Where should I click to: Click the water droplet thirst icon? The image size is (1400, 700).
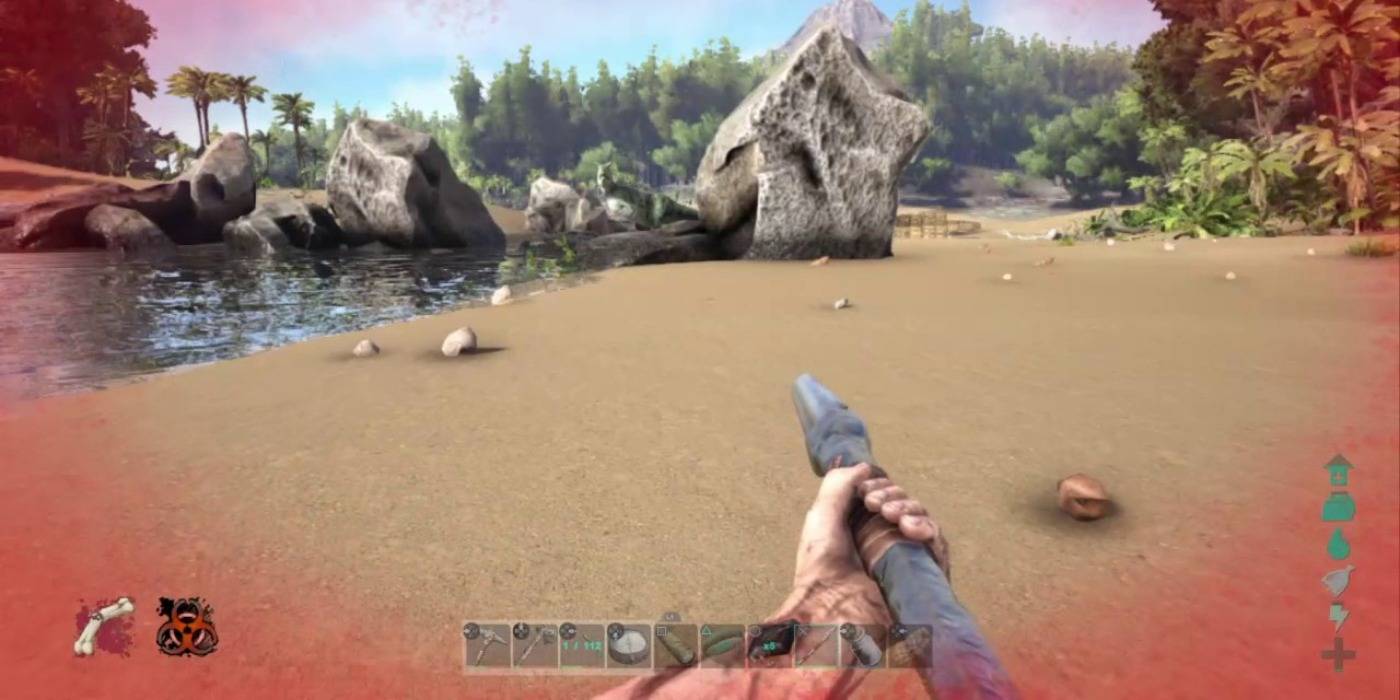(1338, 543)
